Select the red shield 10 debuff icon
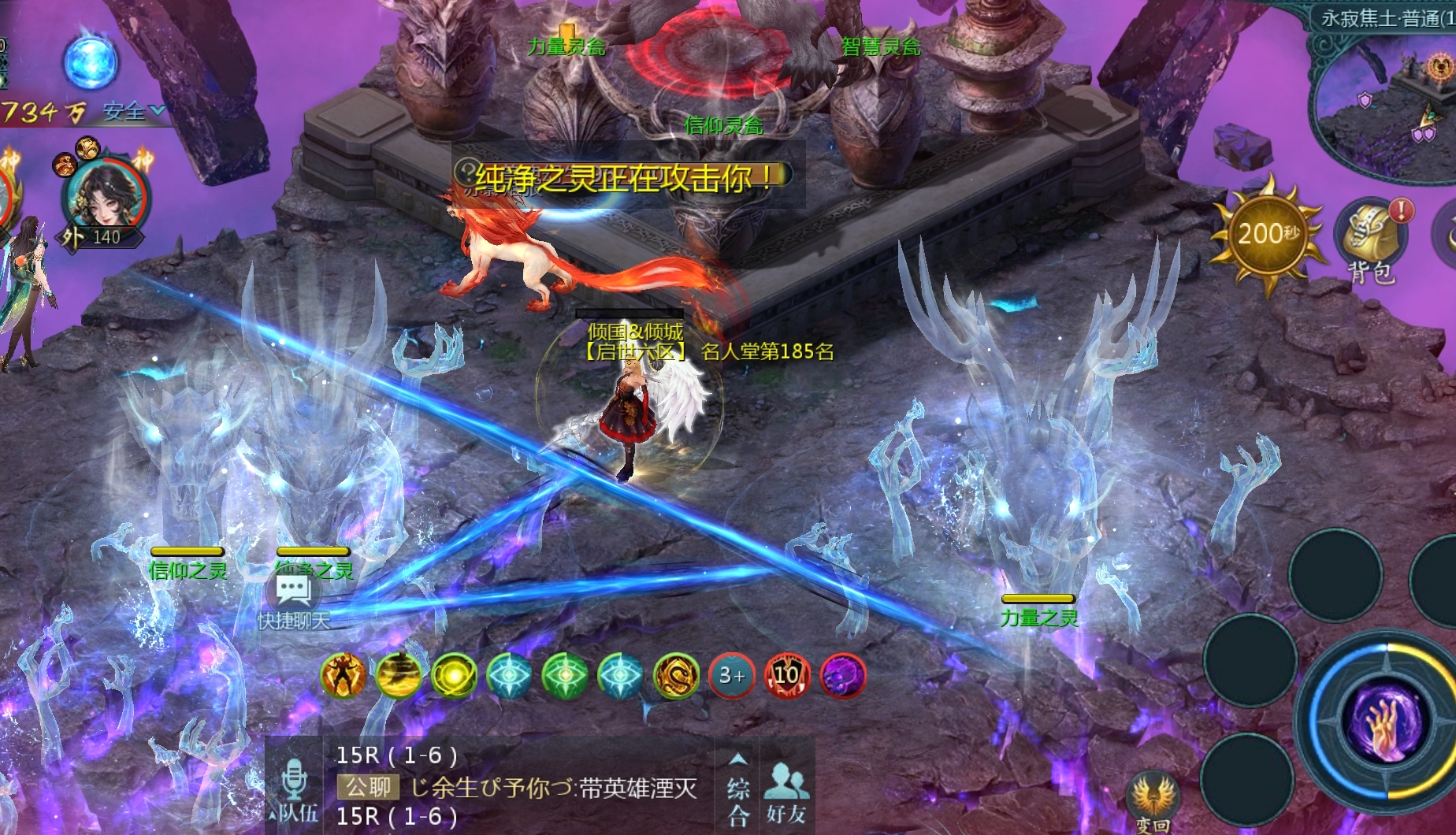 787,675
